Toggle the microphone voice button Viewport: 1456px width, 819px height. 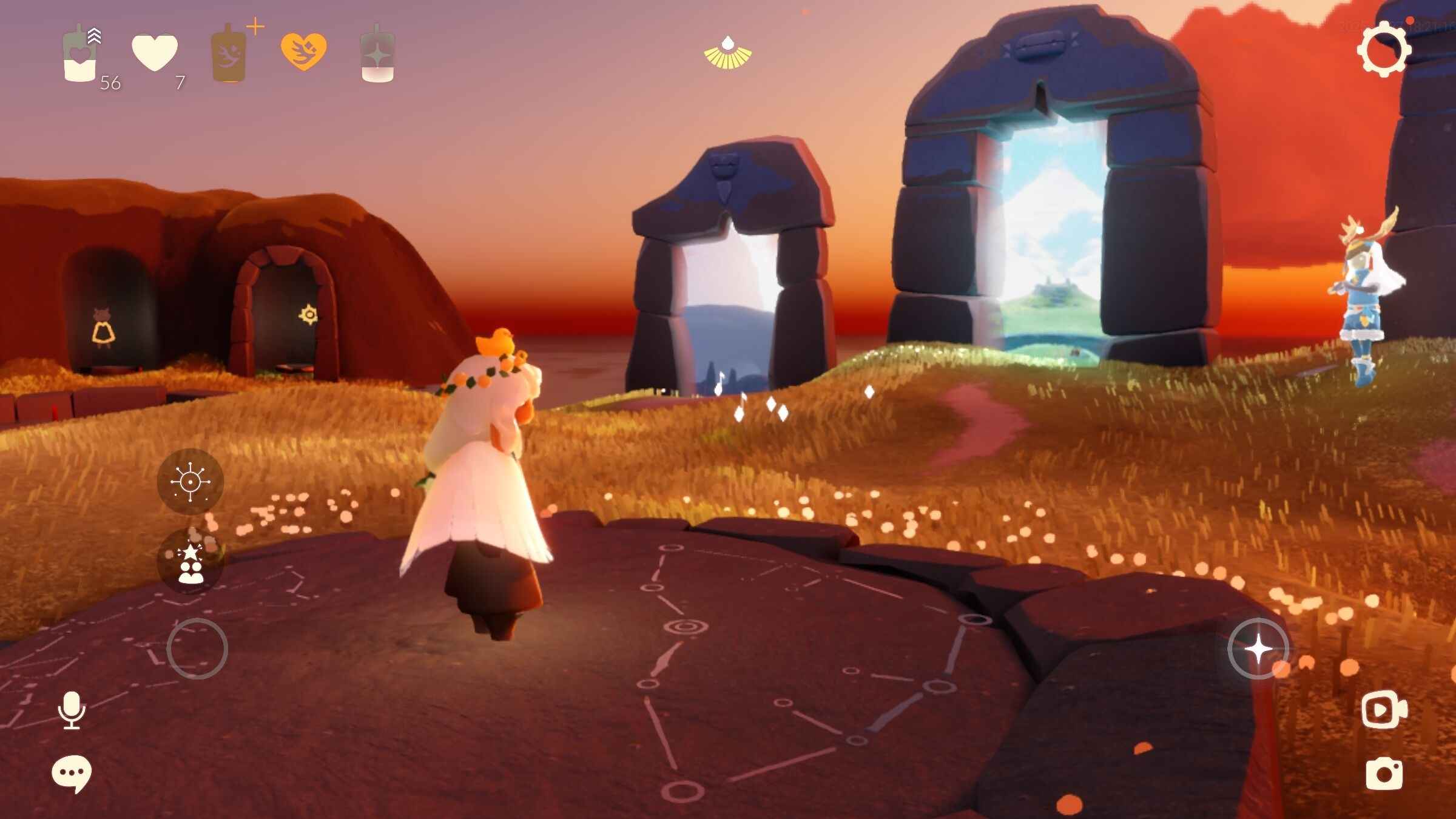(x=72, y=710)
